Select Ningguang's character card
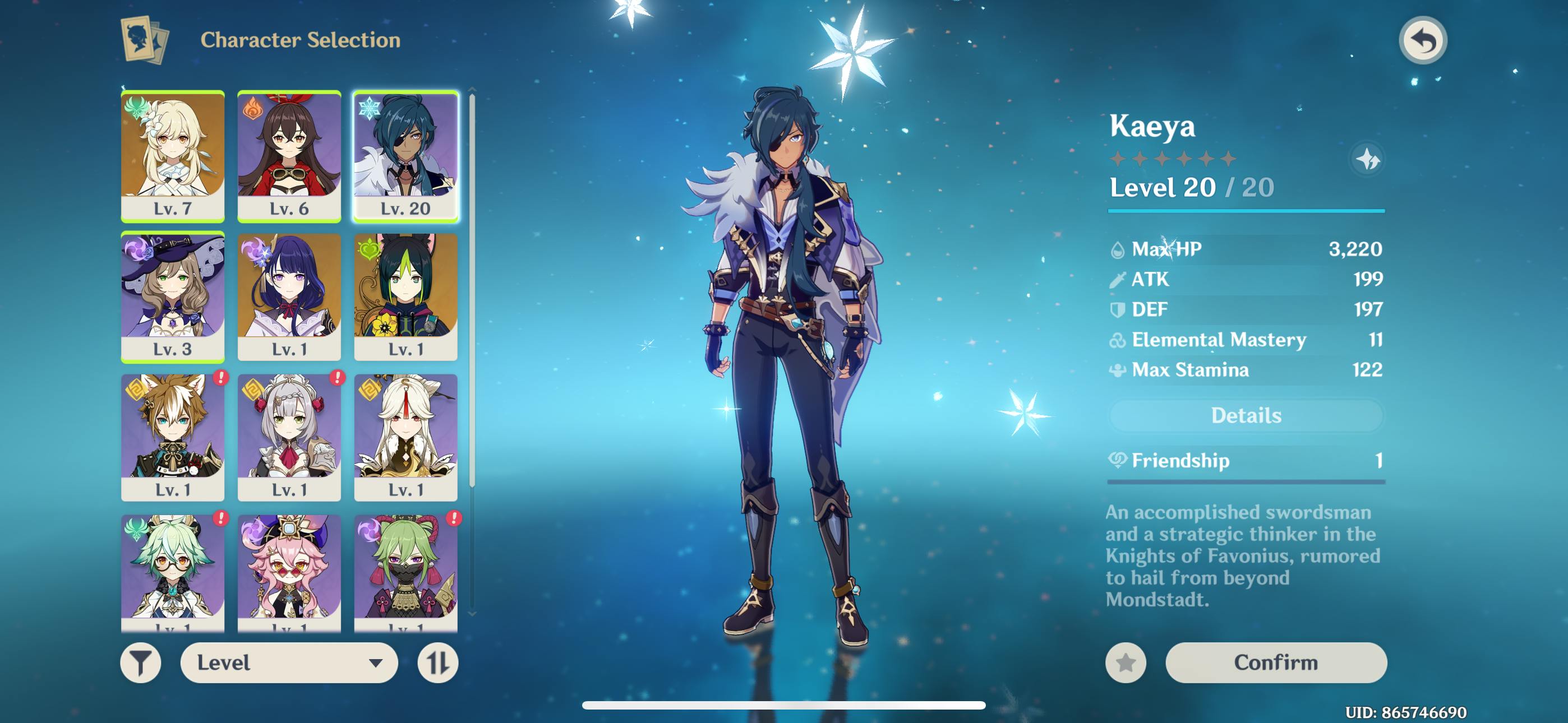 (405, 437)
